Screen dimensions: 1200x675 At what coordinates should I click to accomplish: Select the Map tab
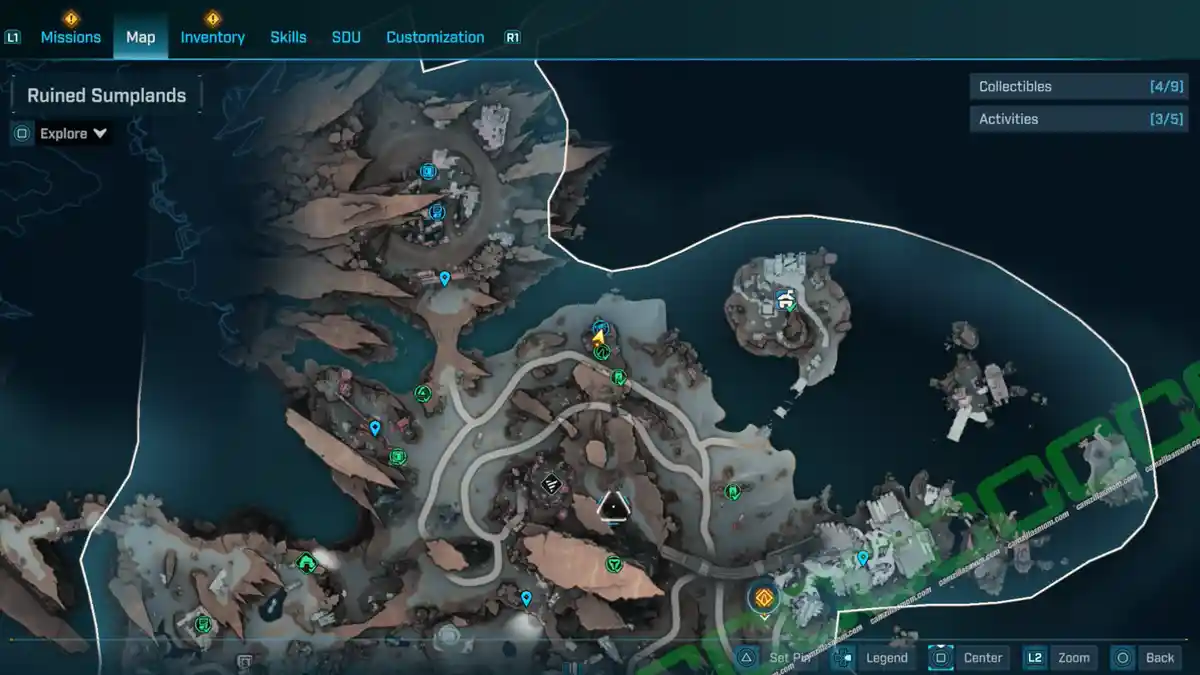pyautogui.click(x=140, y=37)
